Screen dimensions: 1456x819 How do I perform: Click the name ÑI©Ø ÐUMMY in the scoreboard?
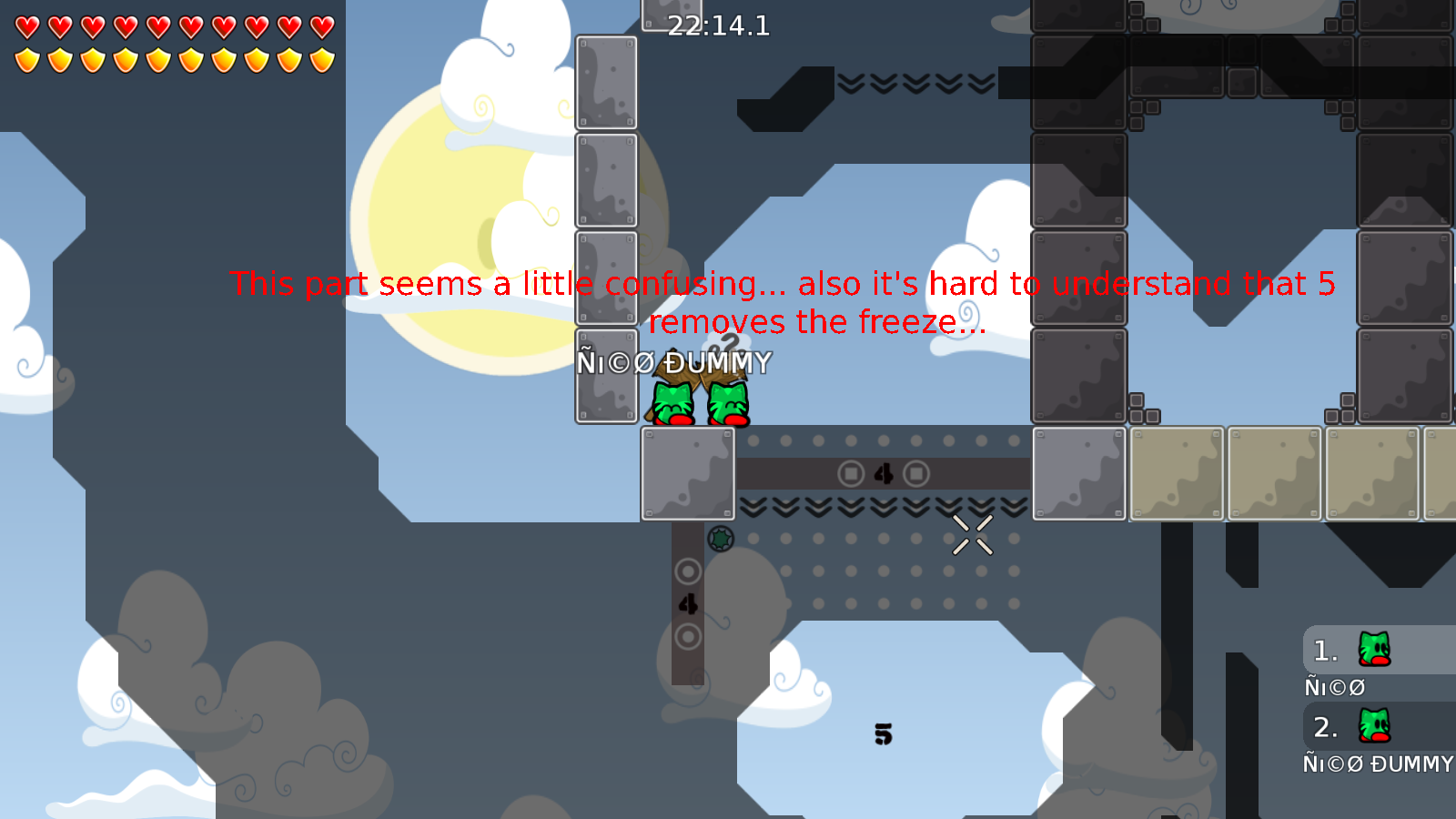point(1375,764)
